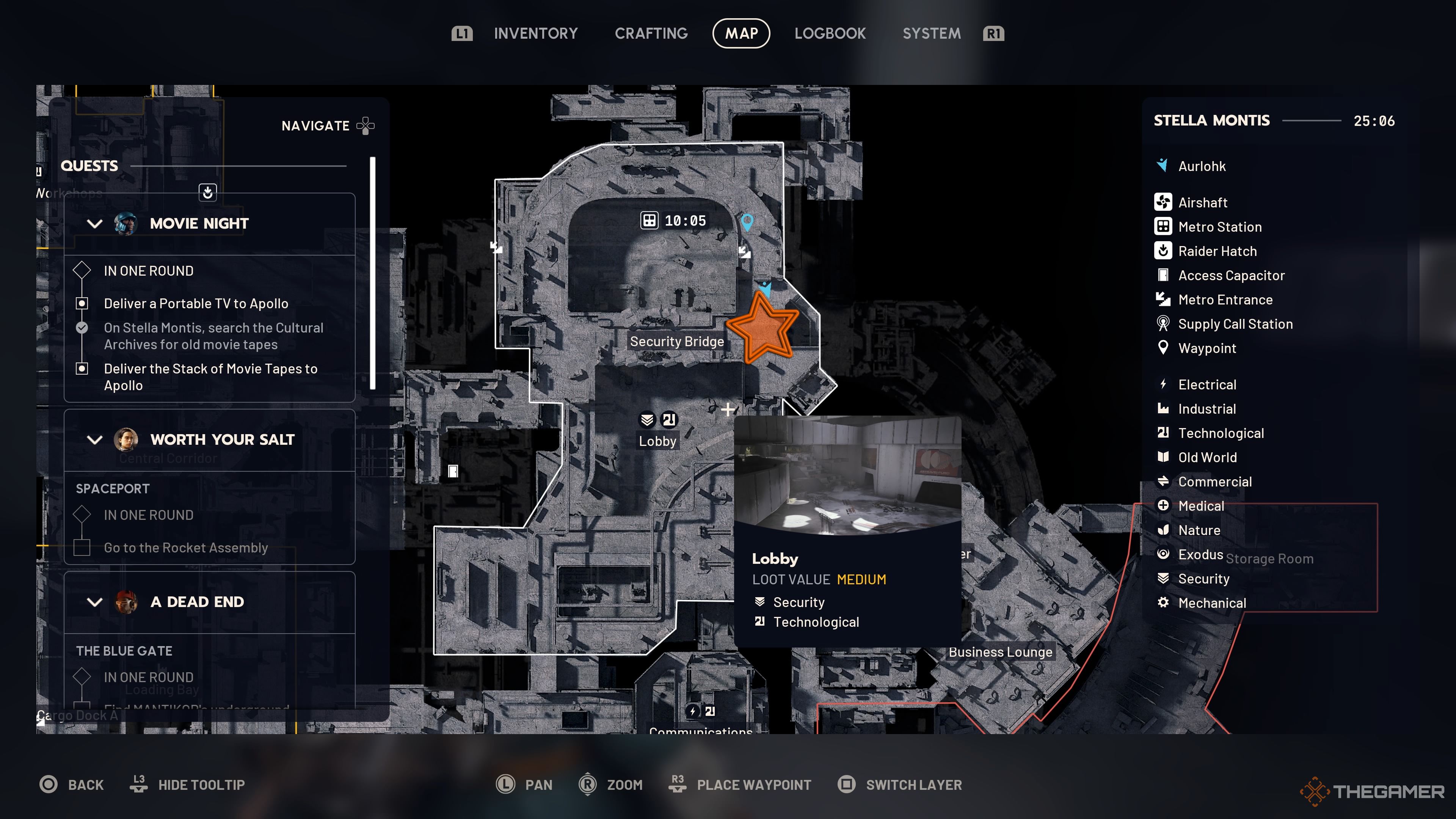
Task: Select the Security Bridge map label
Action: coord(676,341)
